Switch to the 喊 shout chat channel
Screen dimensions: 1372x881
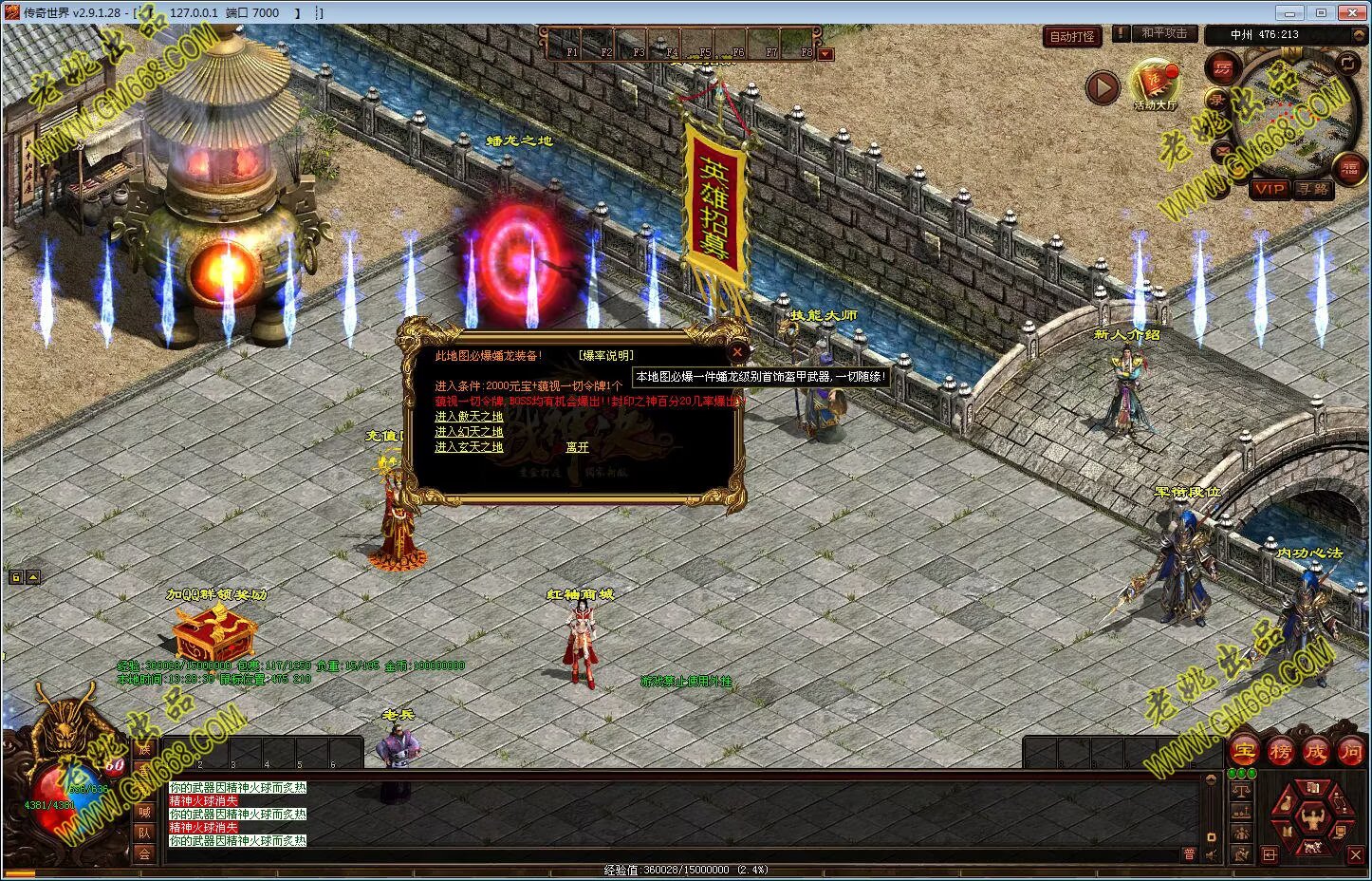pyautogui.click(x=144, y=812)
